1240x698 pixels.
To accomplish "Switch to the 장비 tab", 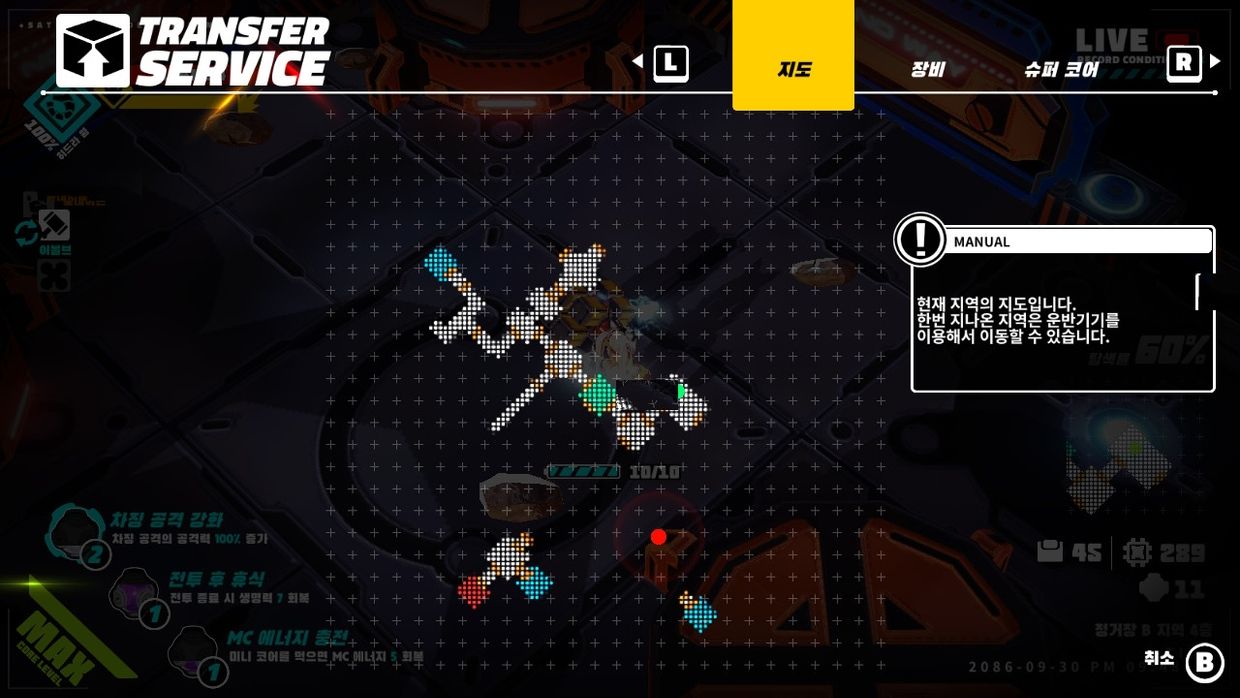I will [927, 69].
